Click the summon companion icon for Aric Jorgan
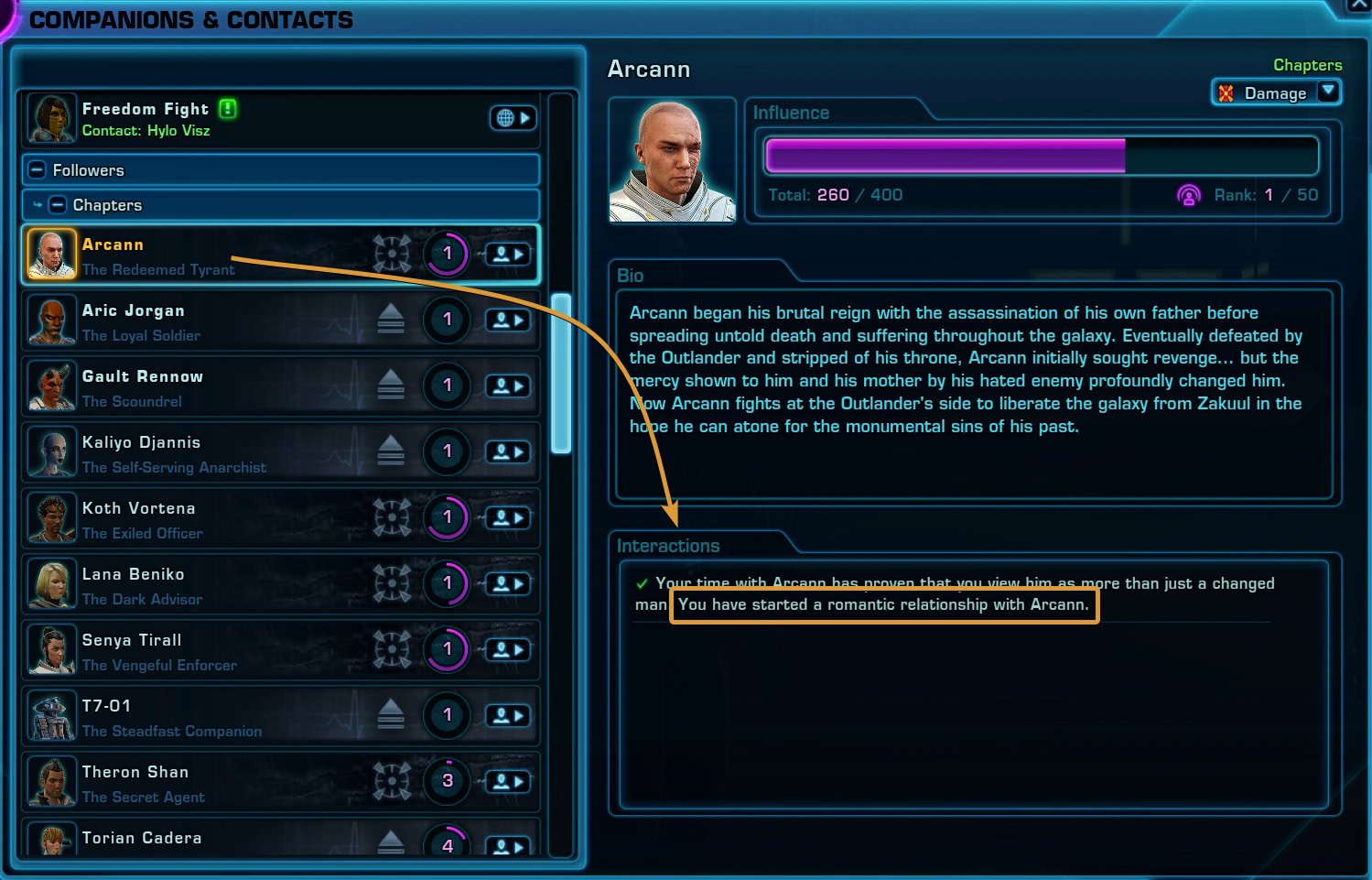Image resolution: width=1372 pixels, height=880 pixels. point(509,320)
